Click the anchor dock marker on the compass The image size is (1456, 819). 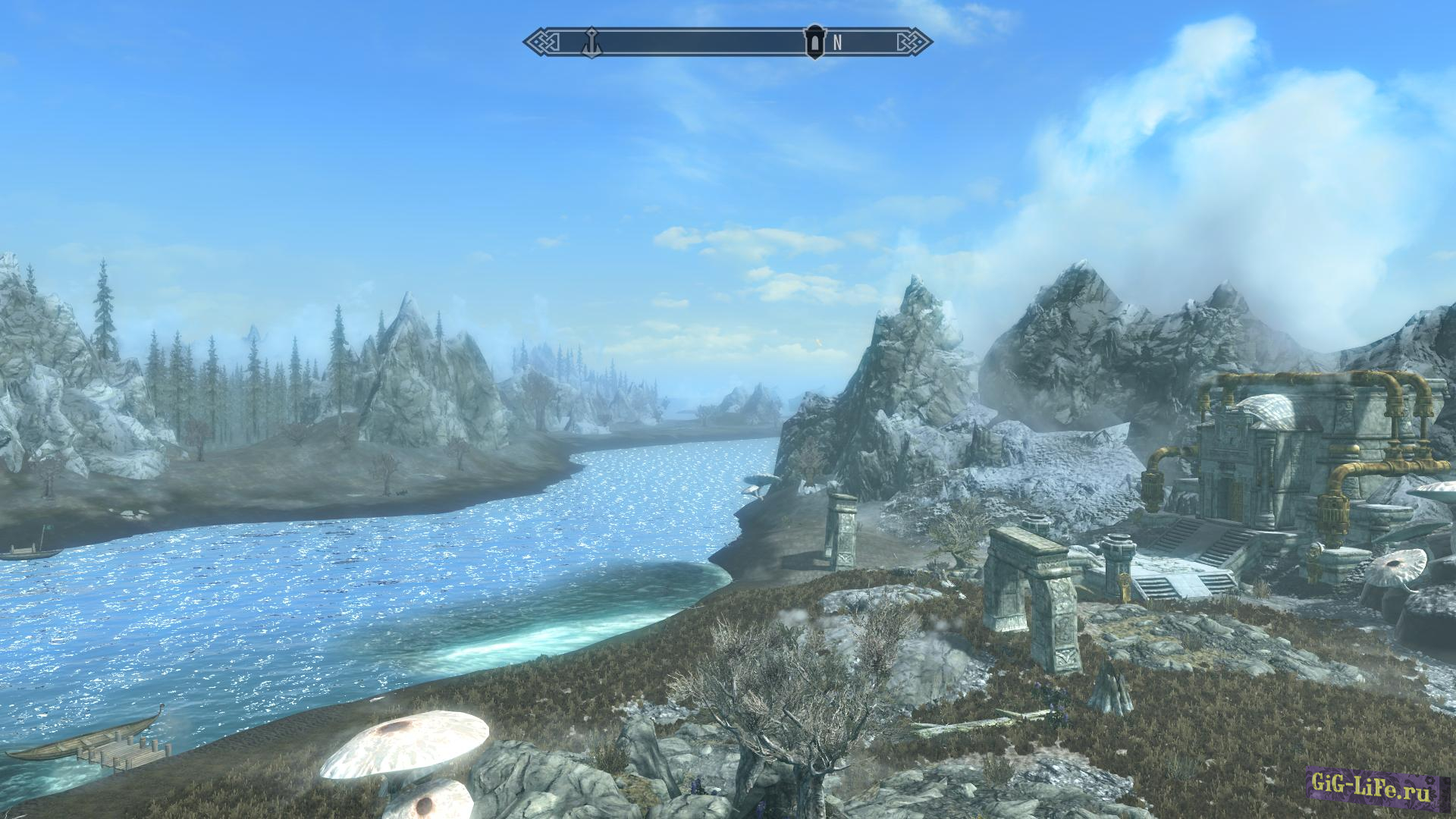point(591,42)
